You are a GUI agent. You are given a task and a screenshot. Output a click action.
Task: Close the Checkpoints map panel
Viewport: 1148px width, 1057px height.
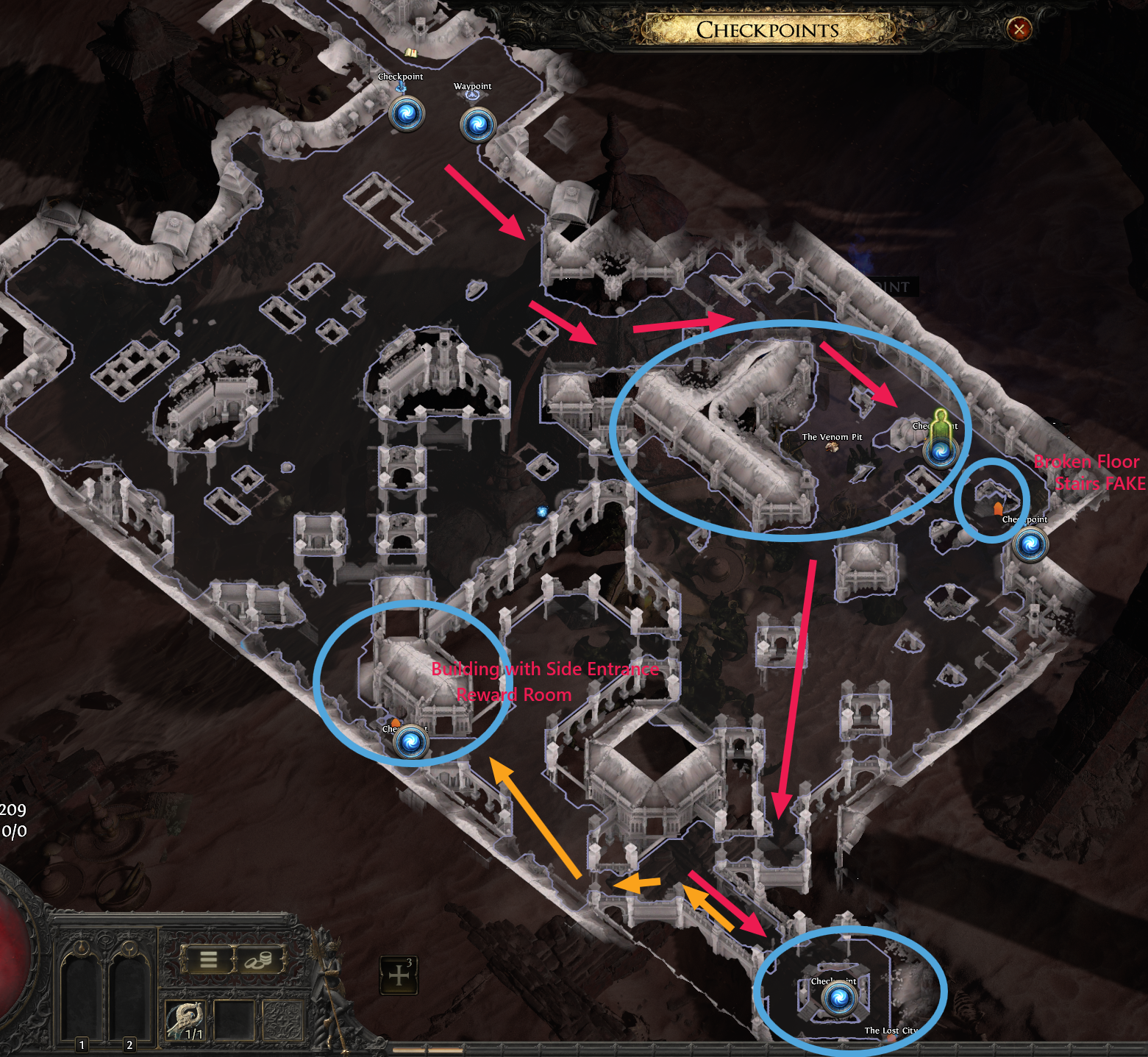pyautogui.click(x=1019, y=29)
